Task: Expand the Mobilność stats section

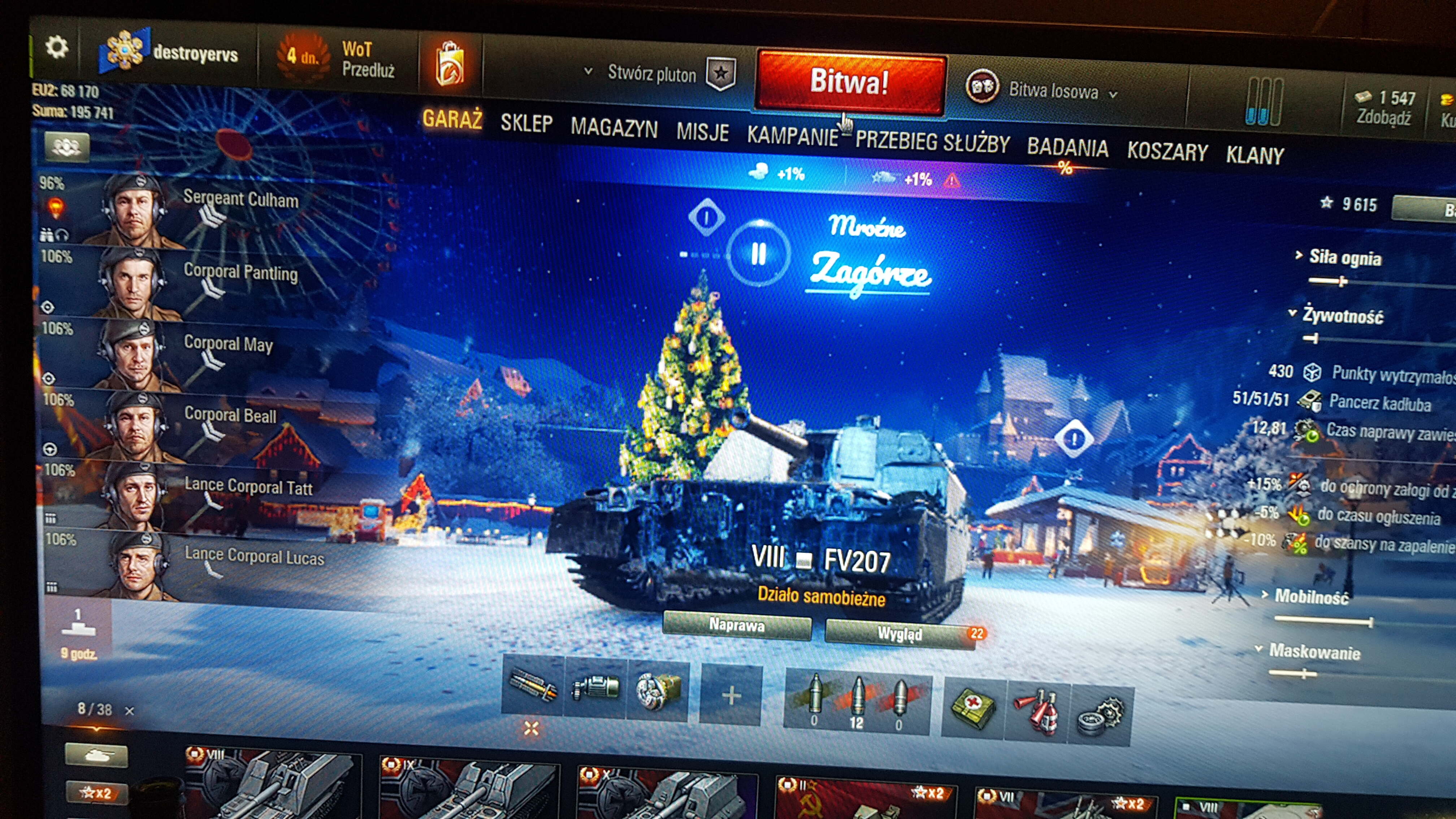Action: point(1311,596)
